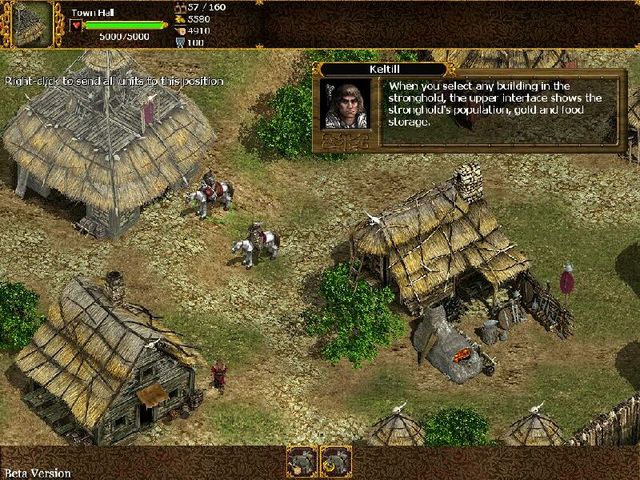Click the Town Hall portrait thumbnail
This screenshot has height=480, width=640.
pyautogui.click(x=32, y=24)
